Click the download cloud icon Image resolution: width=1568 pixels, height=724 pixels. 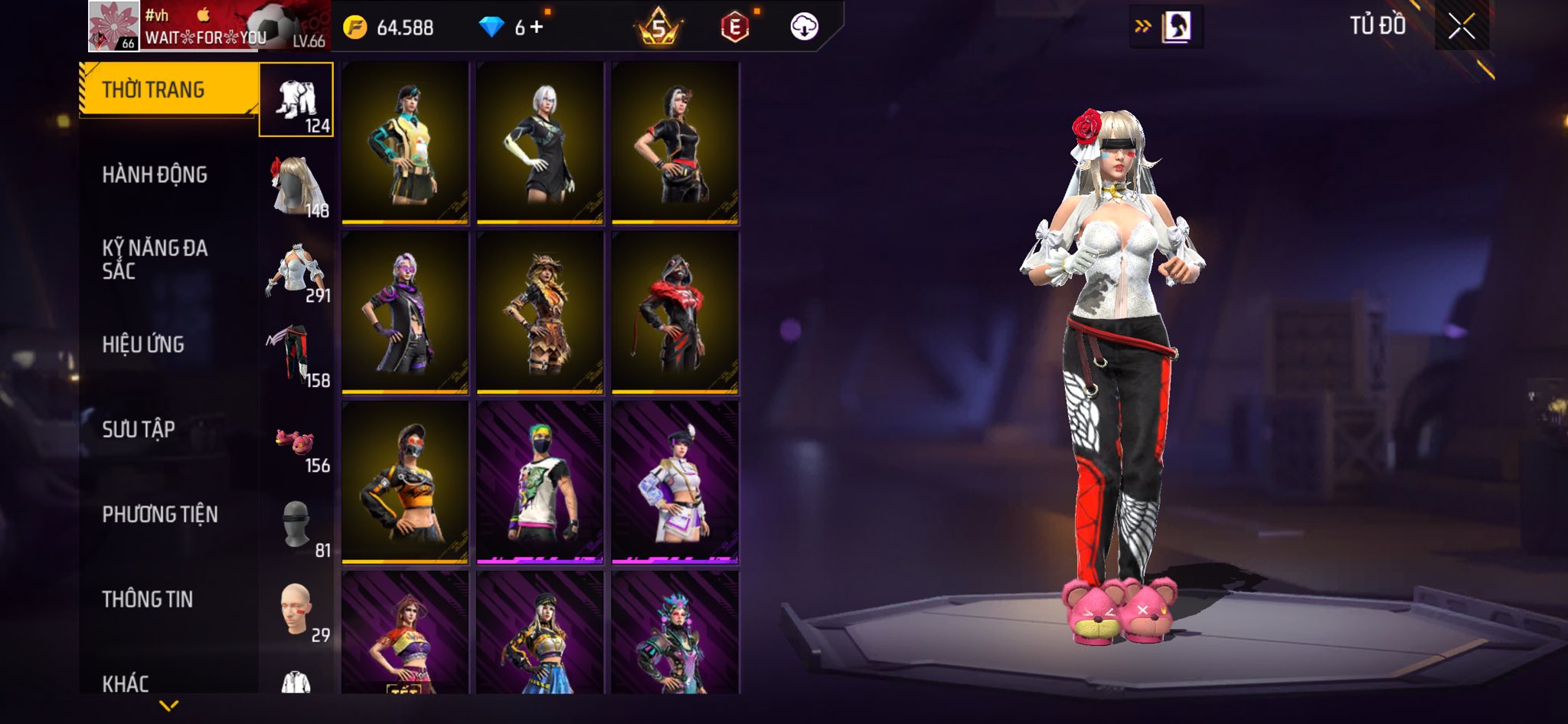pyautogui.click(x=804, y=27)
